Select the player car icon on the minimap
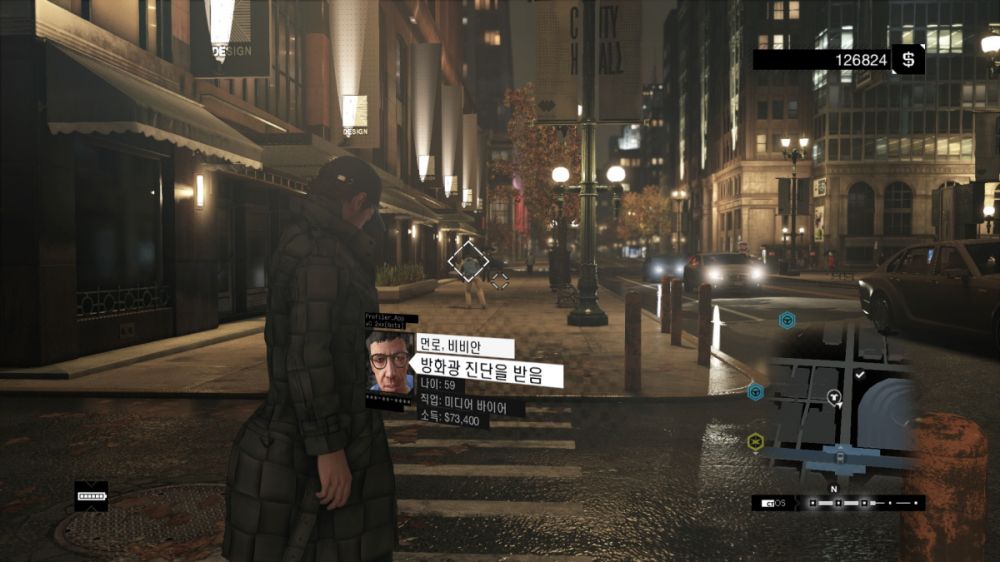The height and width of the screenshot is (562, 1000). (x=840, y=457)
